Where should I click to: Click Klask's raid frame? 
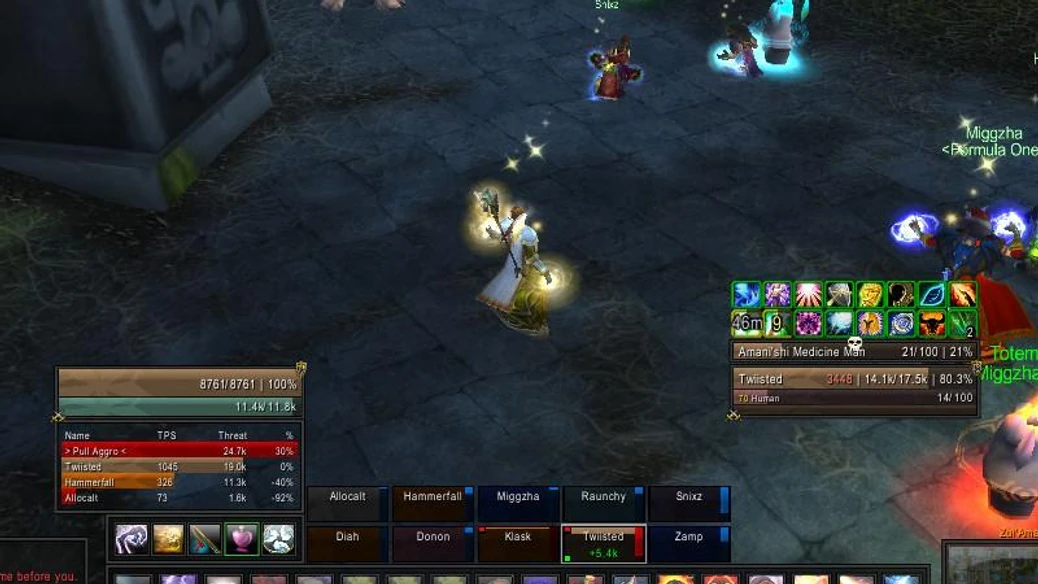point(517,543)
